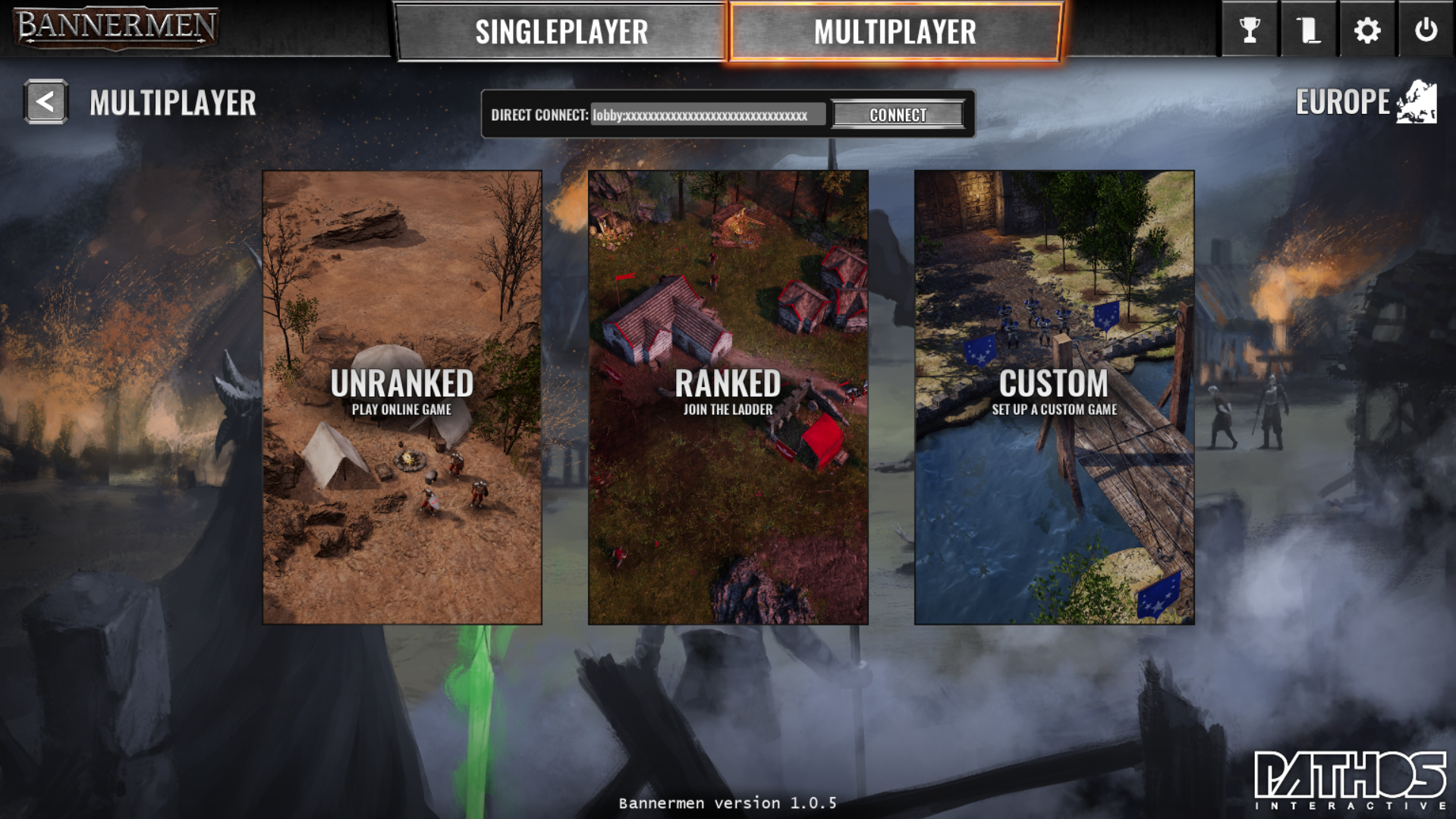
Task: Open the gear settings icon
Action: [1367, 30]
